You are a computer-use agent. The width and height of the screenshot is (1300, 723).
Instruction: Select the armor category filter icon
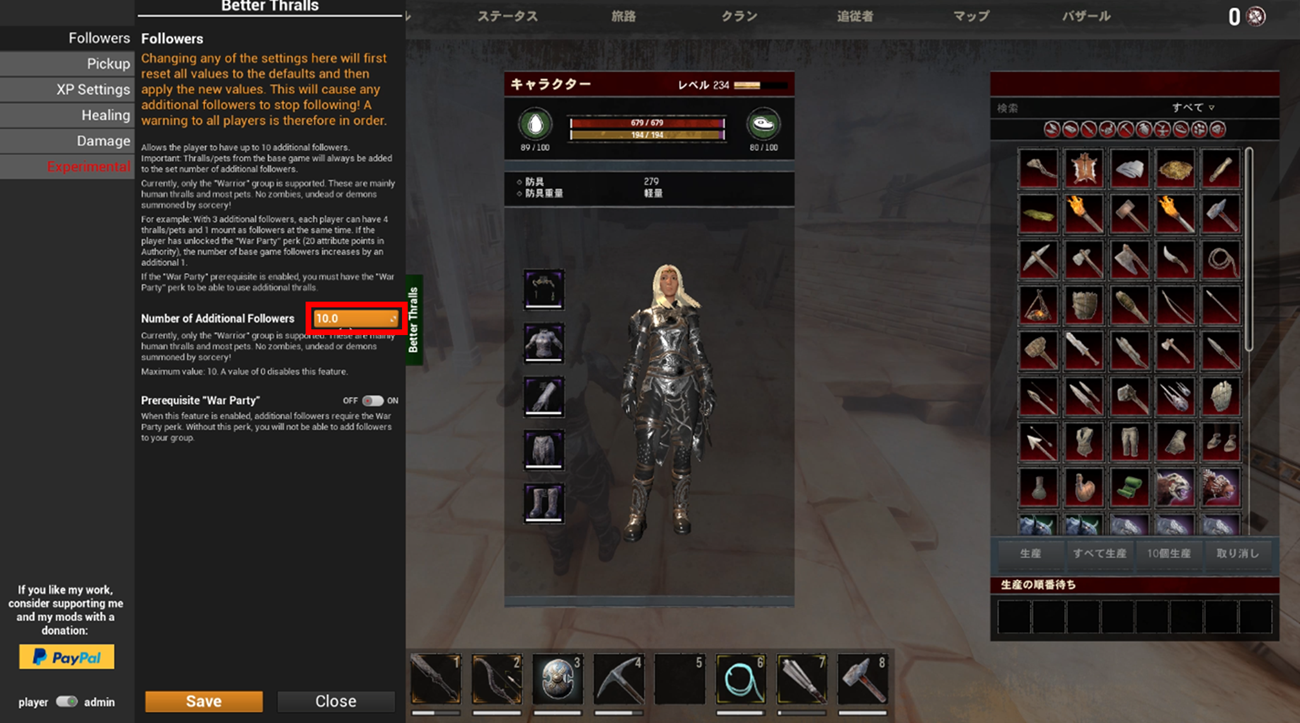pyautogui.click(x=1107, y=128)
